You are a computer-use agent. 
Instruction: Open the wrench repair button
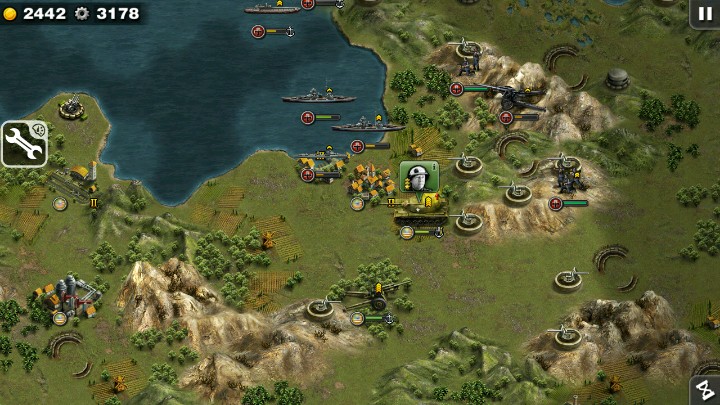click(x=24, y=143)
